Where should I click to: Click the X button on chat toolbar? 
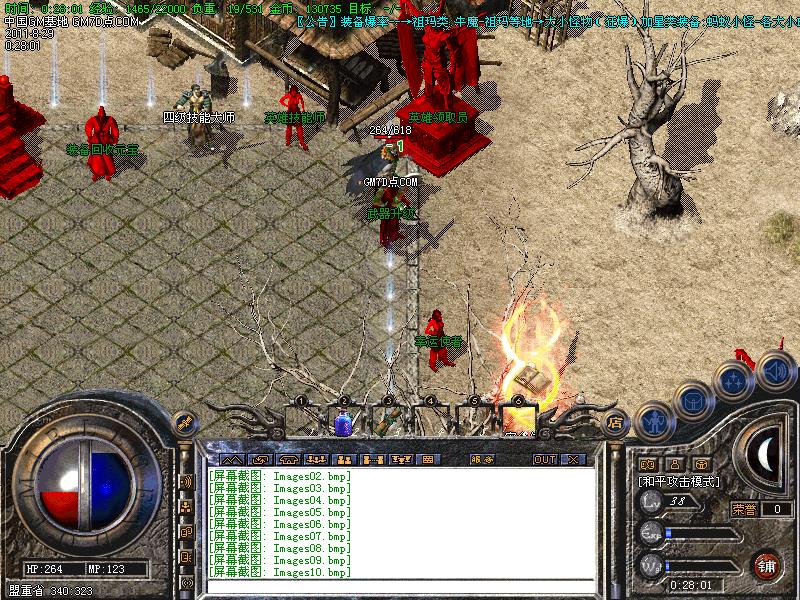[x=574, y=460]
